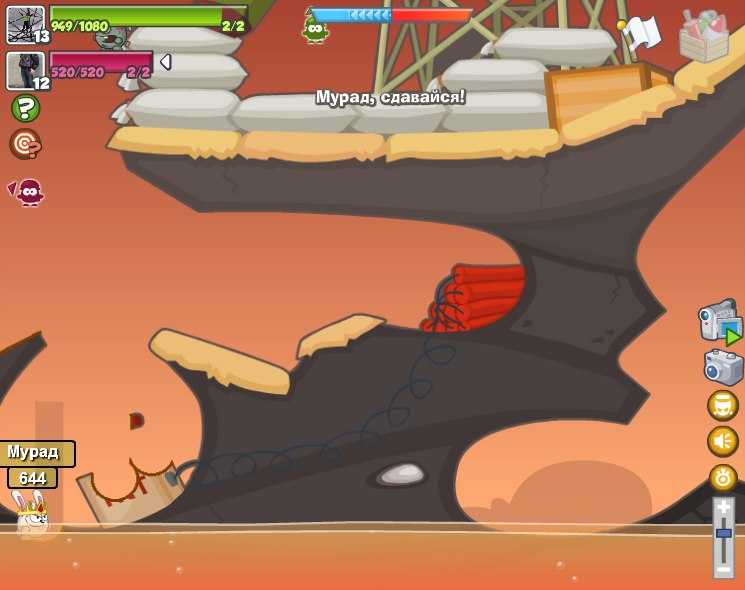
Task: Click the round yellow face button
Action: point(722,405)
